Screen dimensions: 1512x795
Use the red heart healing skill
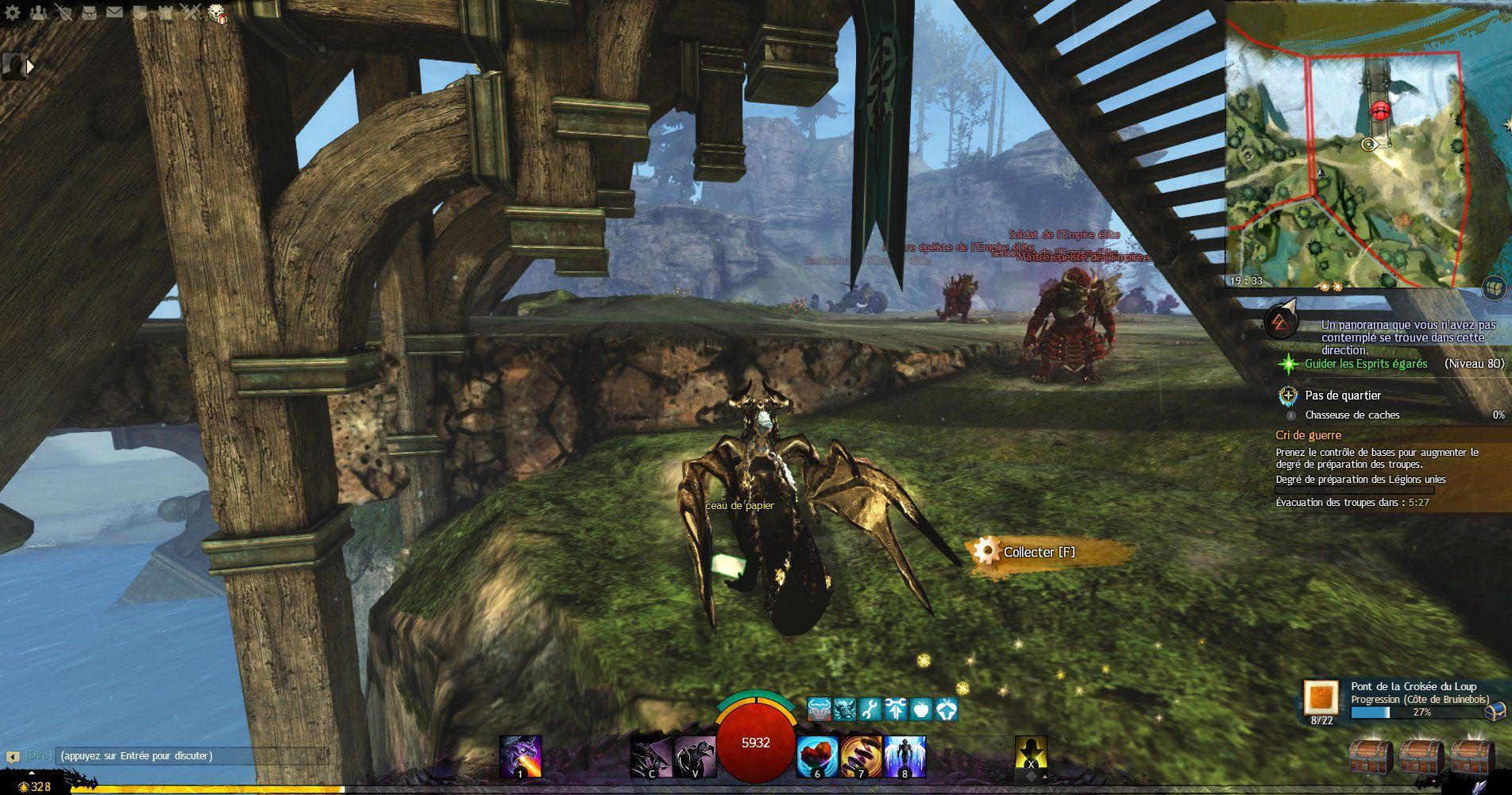(x=816, y=756)
